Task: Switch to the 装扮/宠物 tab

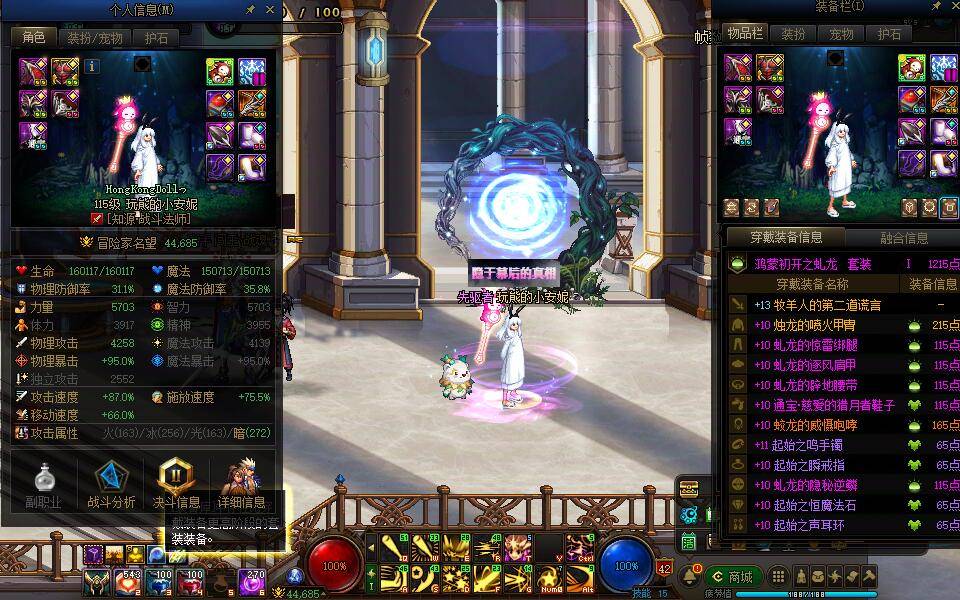Action: pos(95,38)
